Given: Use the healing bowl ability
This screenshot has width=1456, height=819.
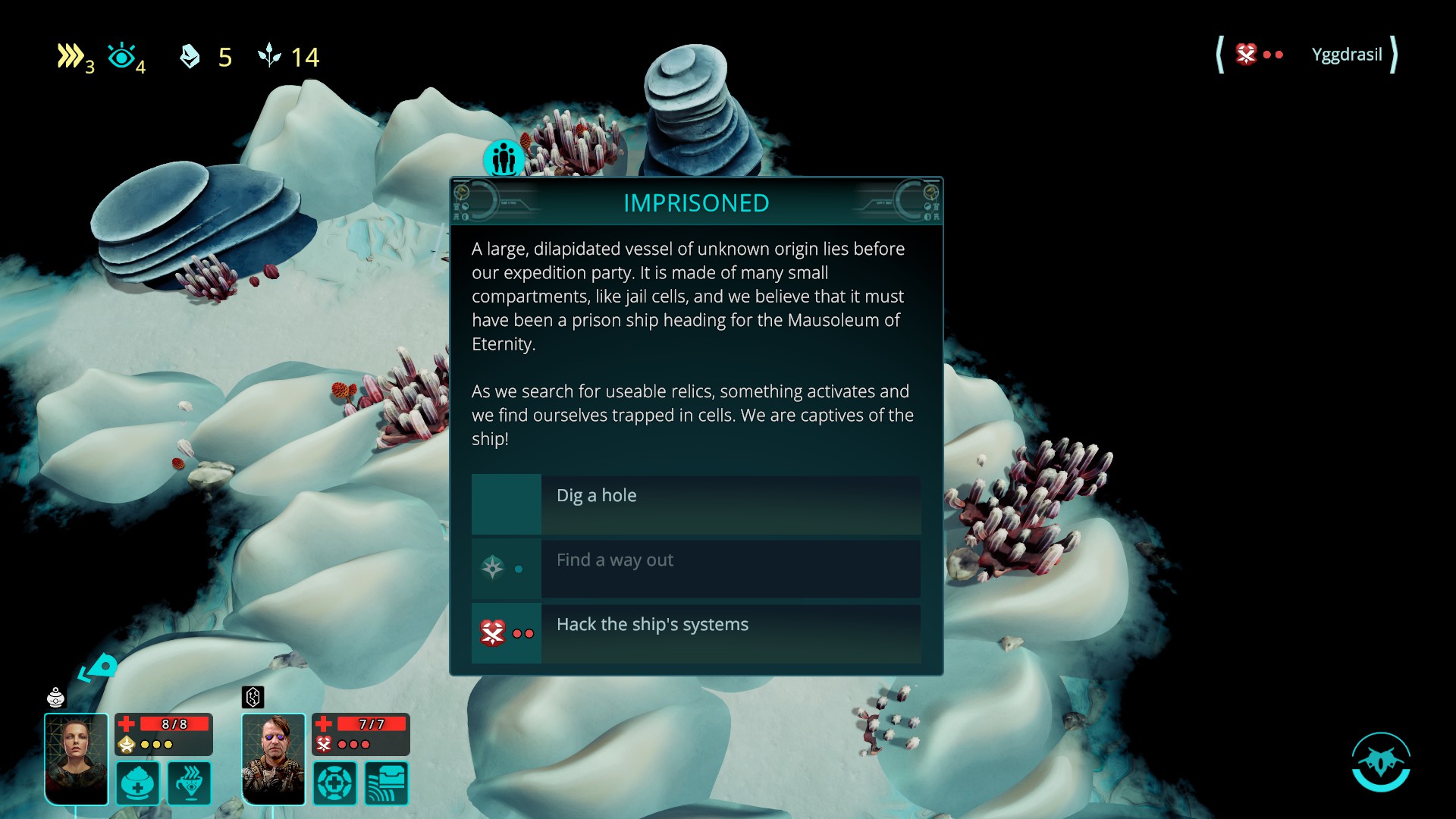Looking at the screenshot, I should pyautogui.click(x=137, y=783).
